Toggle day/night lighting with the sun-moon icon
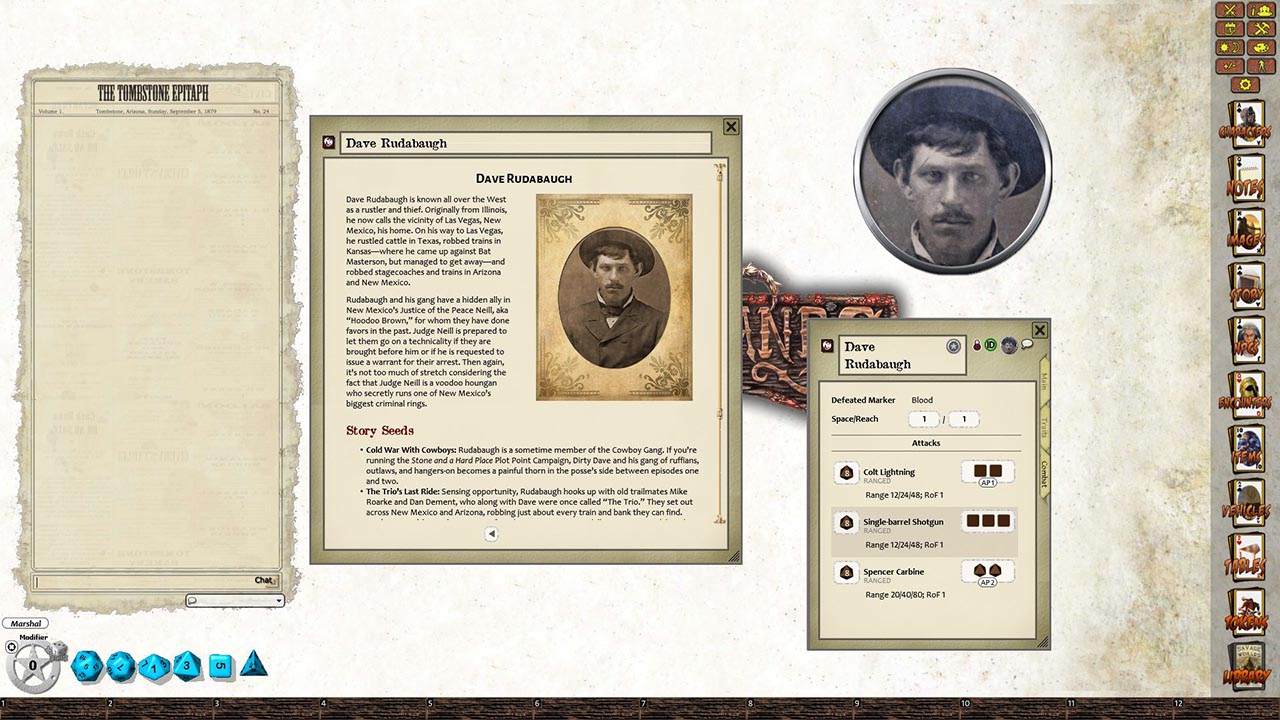The image size is (1280, 720). coord(1231,46)
